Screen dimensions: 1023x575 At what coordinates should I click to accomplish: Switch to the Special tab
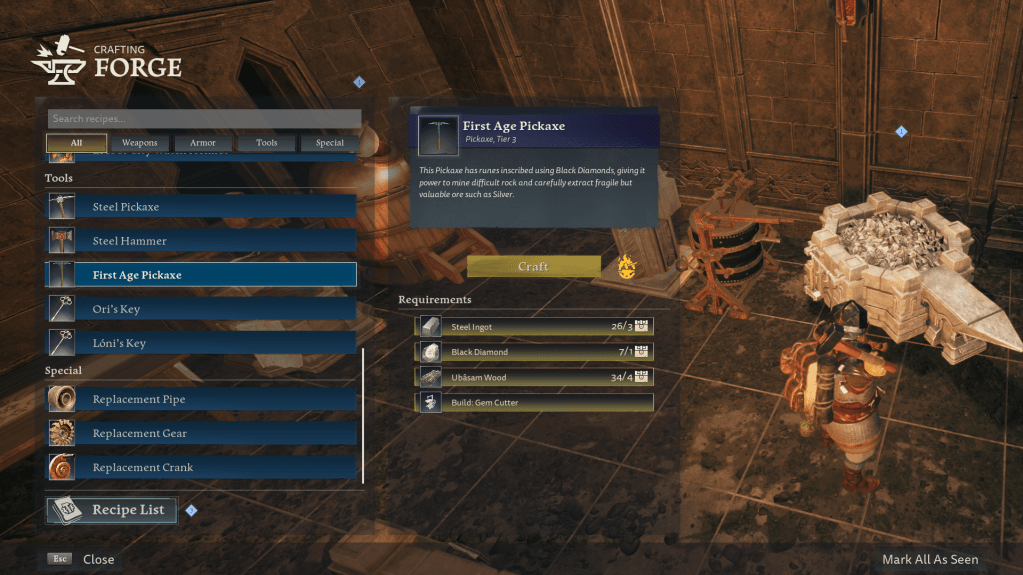[329, 143]
